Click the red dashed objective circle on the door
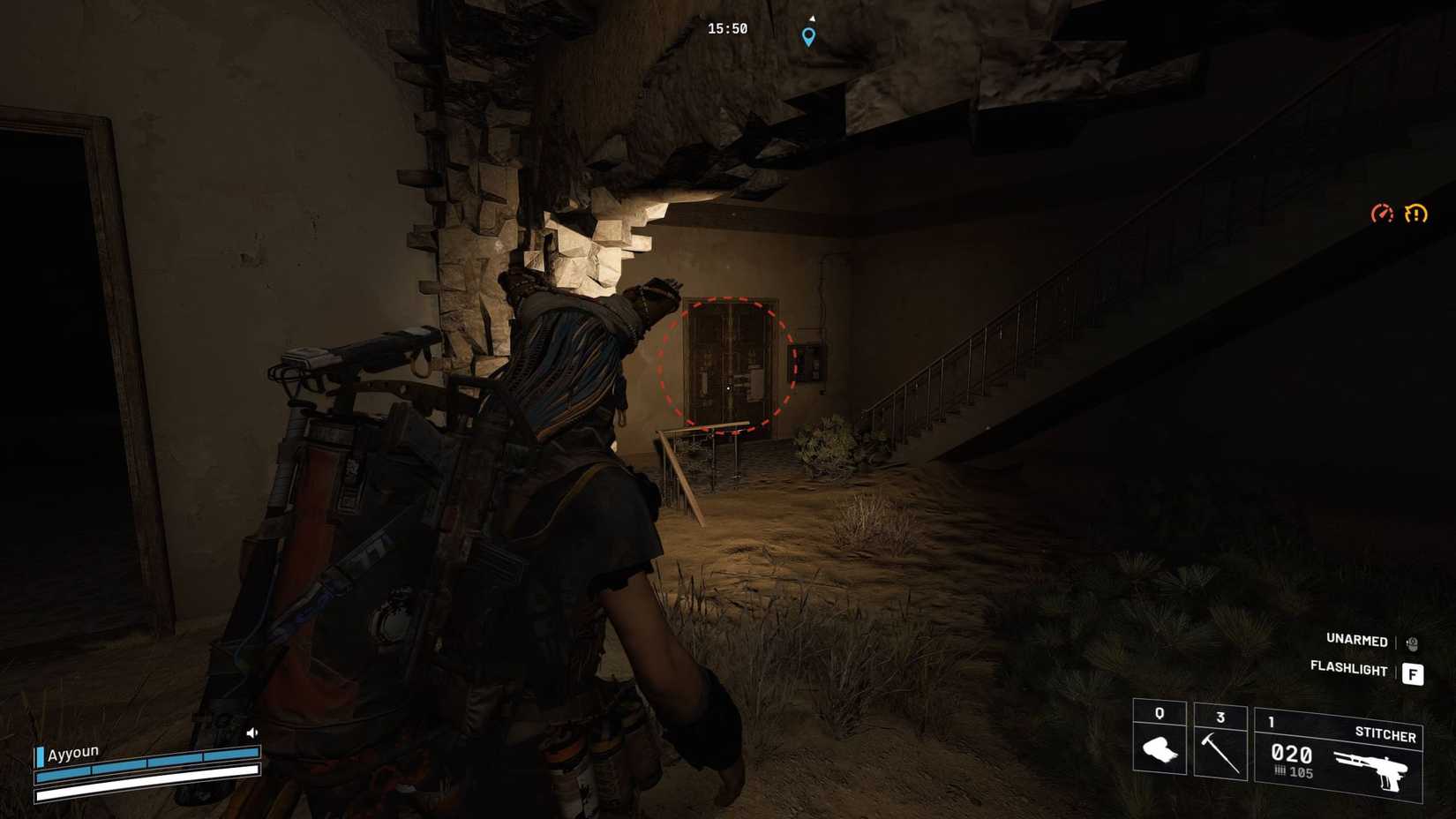 point(726,364)
